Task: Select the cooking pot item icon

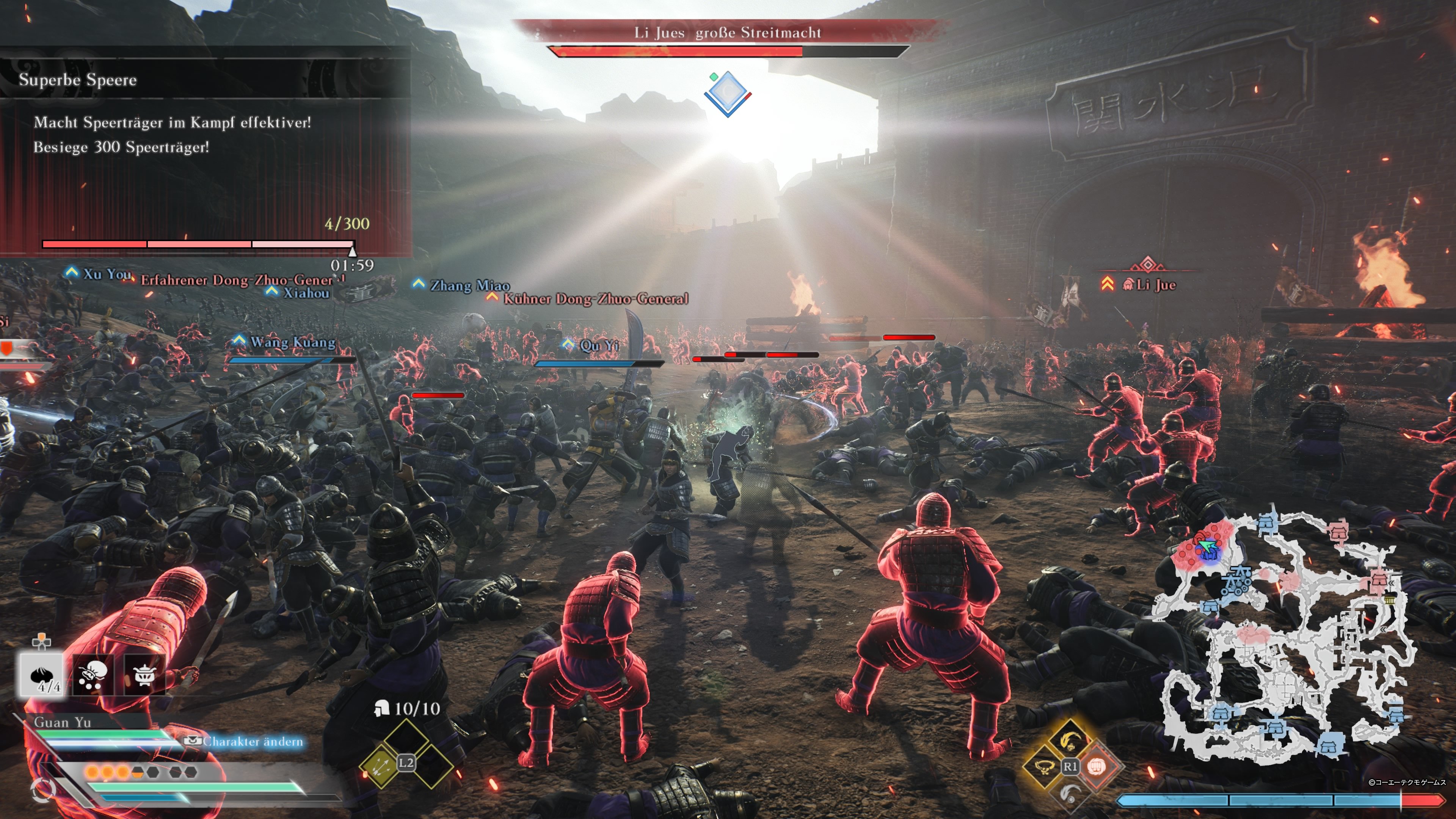Action: pos(145,674)
